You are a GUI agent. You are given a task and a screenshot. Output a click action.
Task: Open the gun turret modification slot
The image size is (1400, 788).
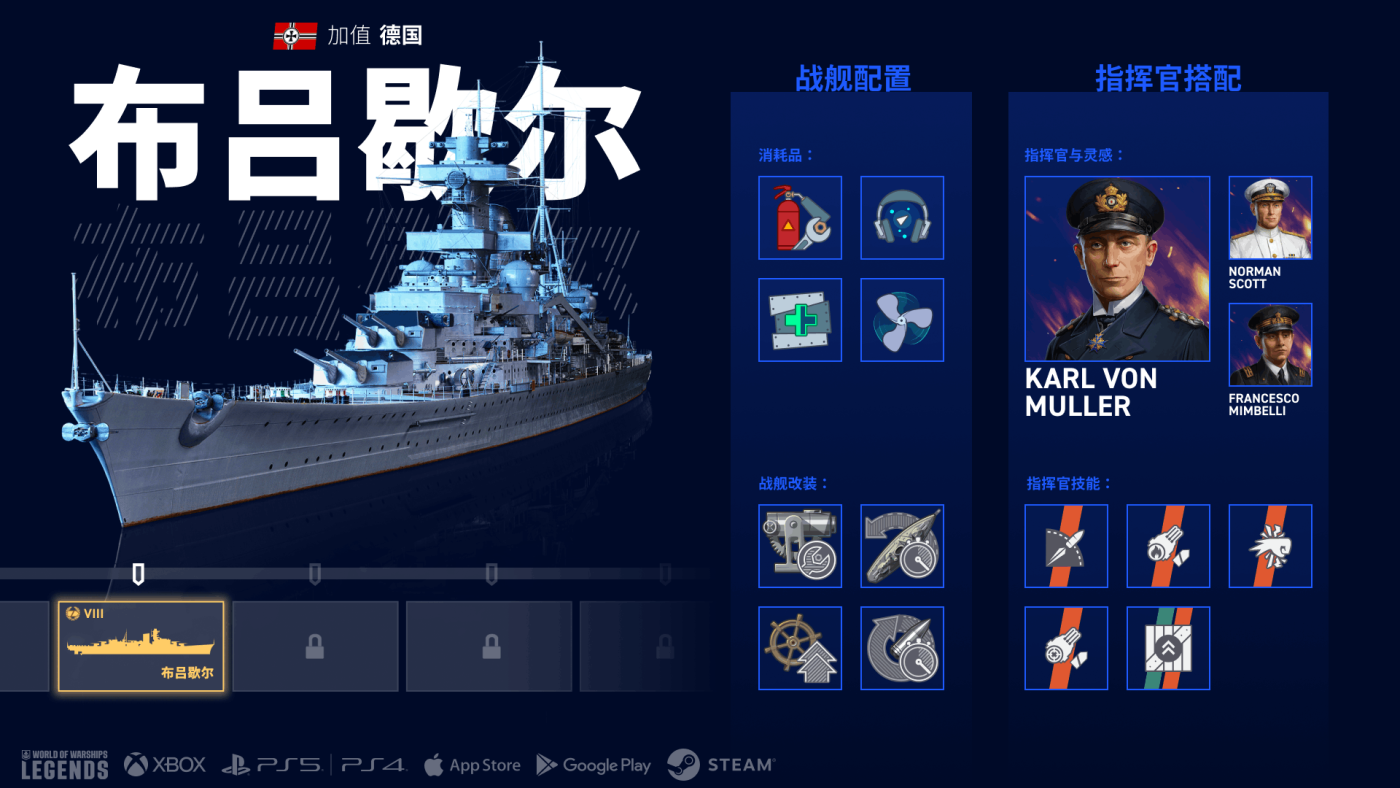[x=800, y=546]
